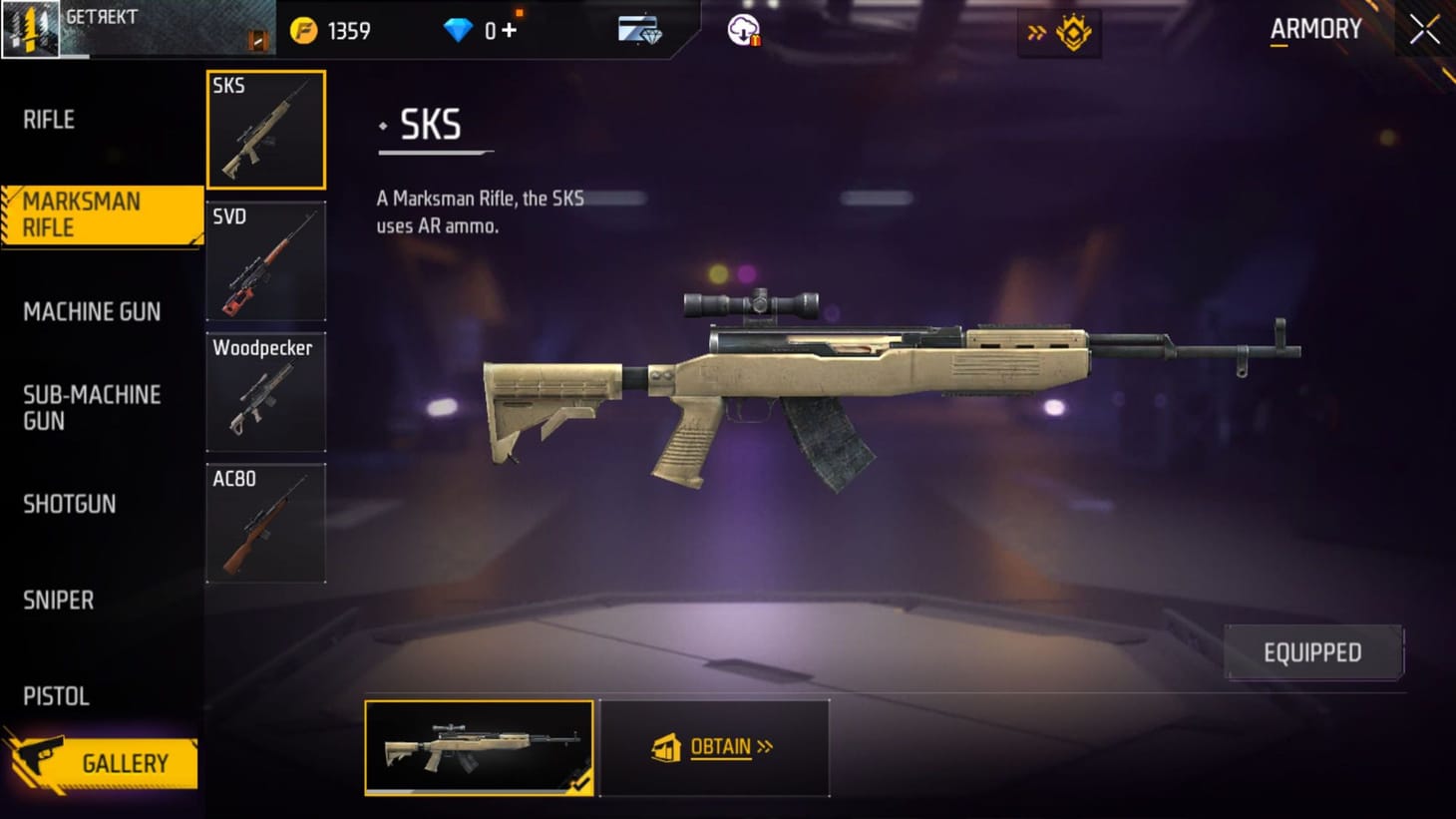Viewport: 1456px width, 819px height.
Task: Open Obtain options via double arrow
Action: 766,747
